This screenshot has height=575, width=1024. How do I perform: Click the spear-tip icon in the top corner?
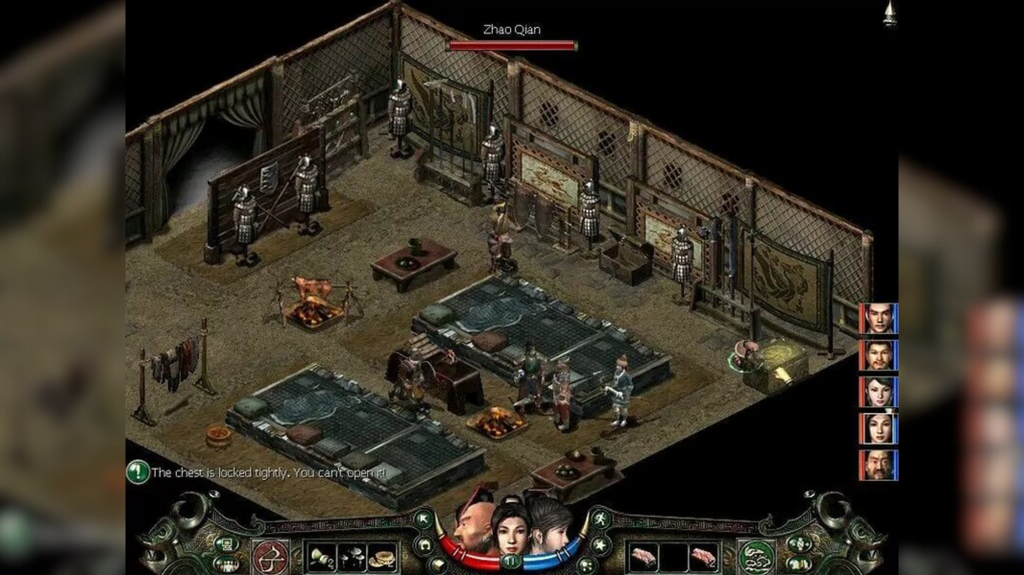coord(888,14)
